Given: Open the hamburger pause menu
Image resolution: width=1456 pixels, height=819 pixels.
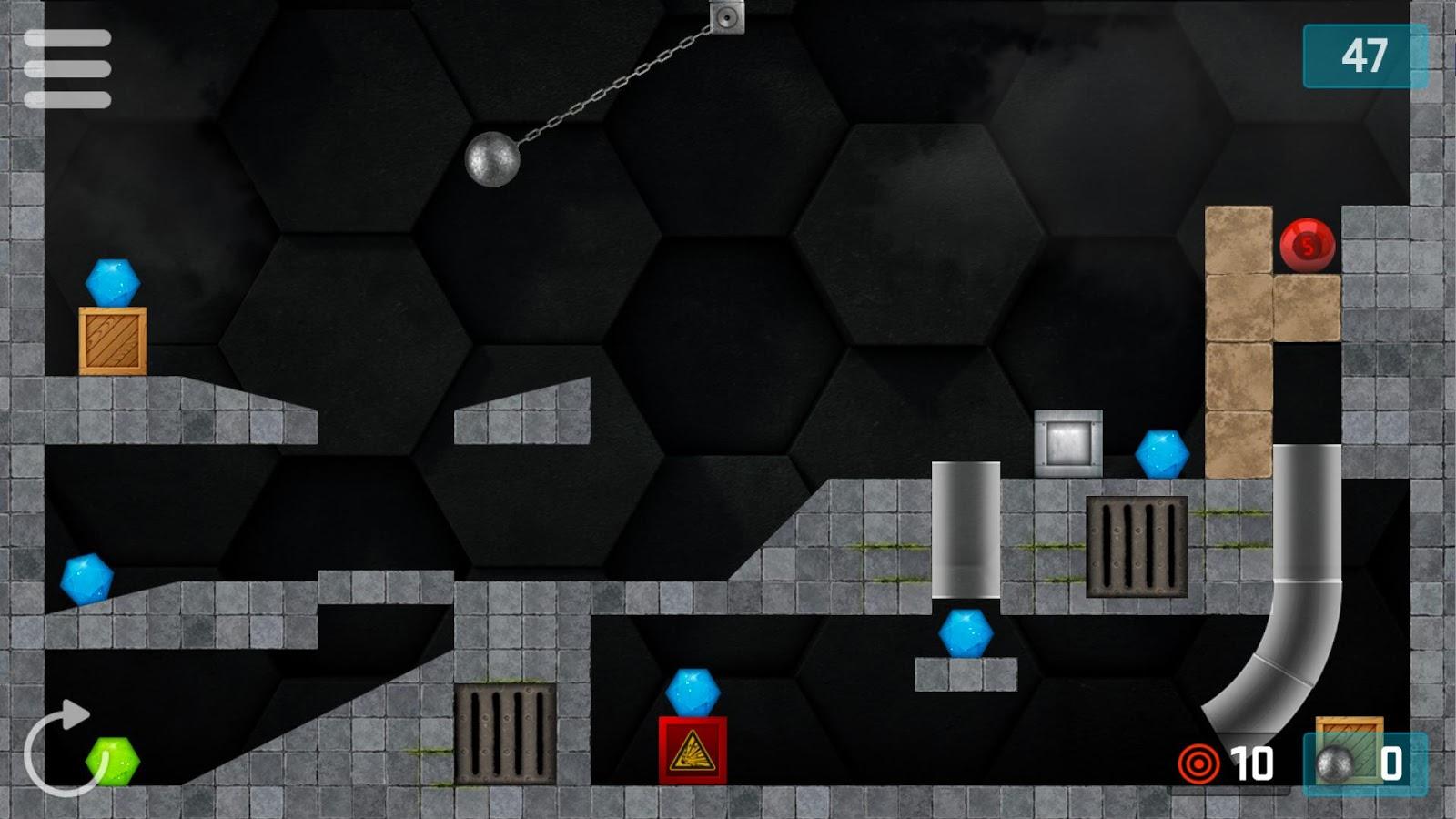Looking at the screenshot, I should 68,68.
